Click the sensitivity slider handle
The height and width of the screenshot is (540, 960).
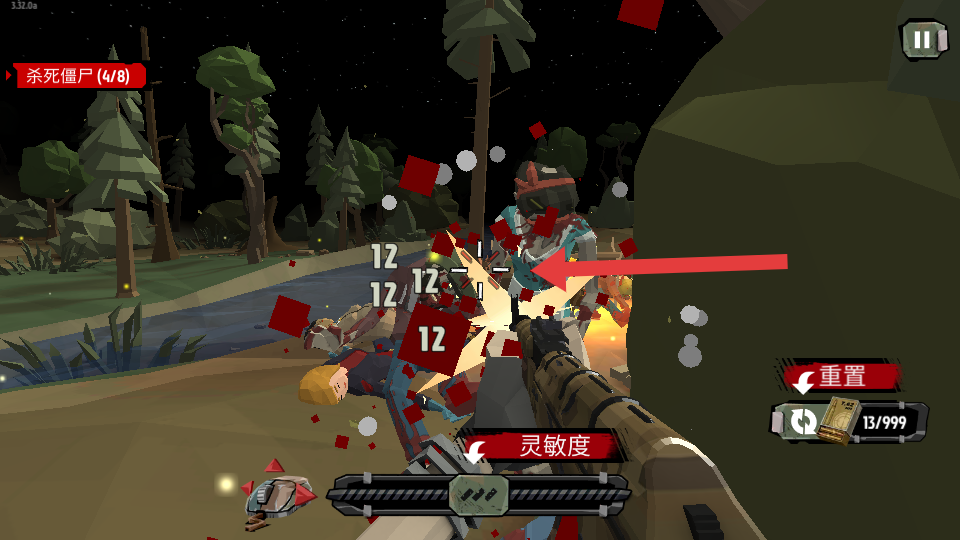[479, 494]
